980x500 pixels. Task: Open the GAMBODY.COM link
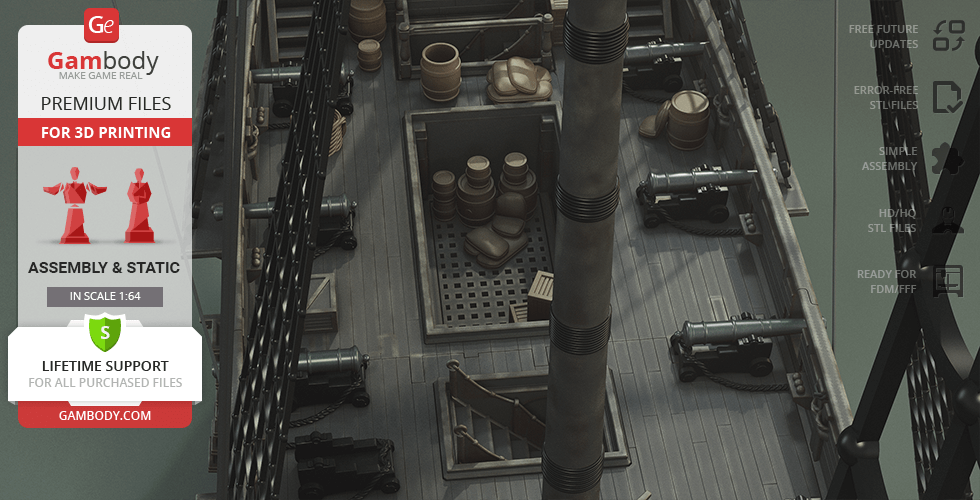[x=105, y=415]
